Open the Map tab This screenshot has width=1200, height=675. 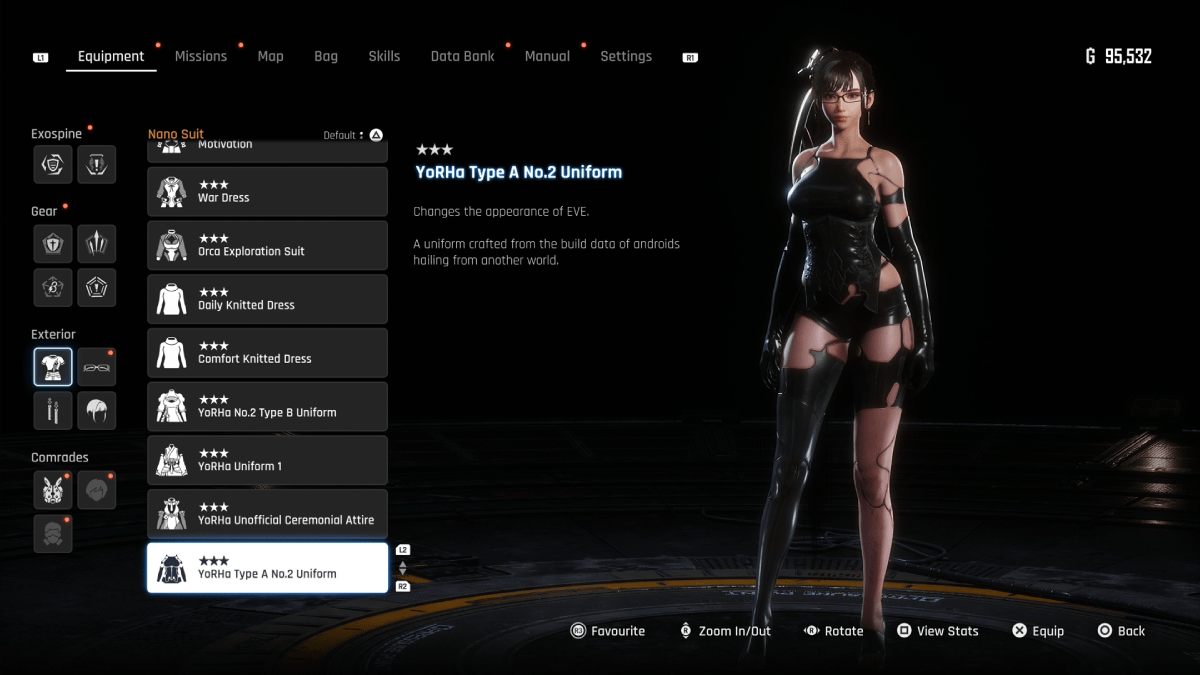click(x=270, y=57)
